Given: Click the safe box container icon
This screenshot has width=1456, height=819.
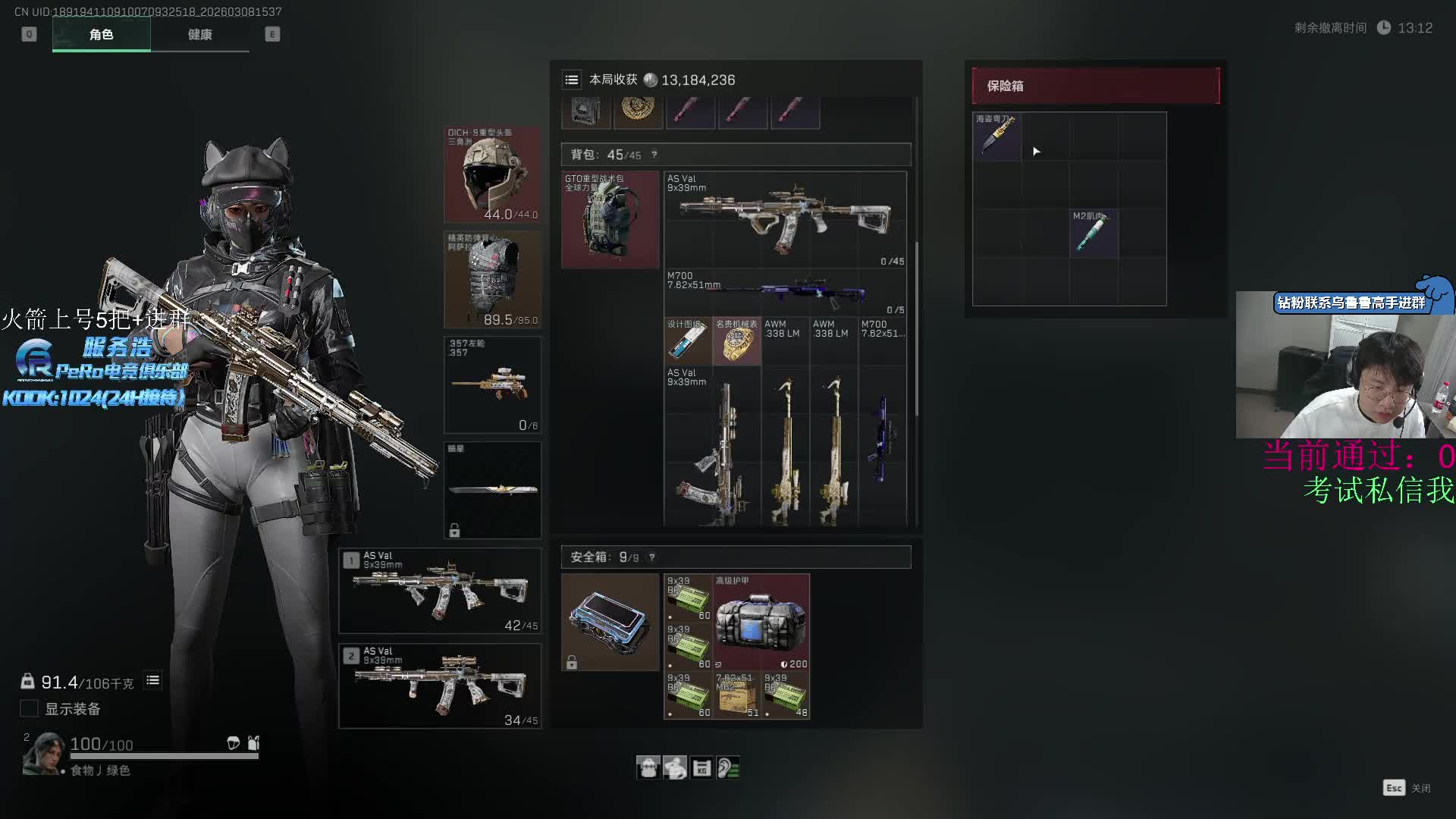Looking at the screenshot, I should point(610,622).
